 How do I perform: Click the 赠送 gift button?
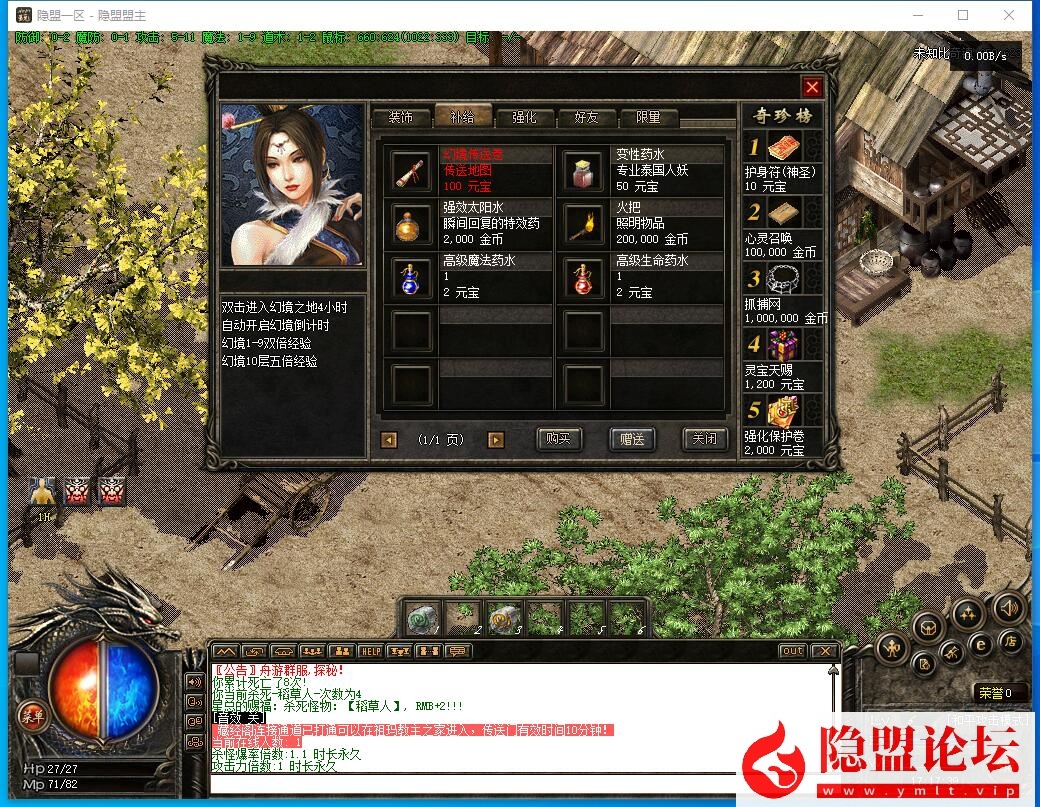click(631, 439)
